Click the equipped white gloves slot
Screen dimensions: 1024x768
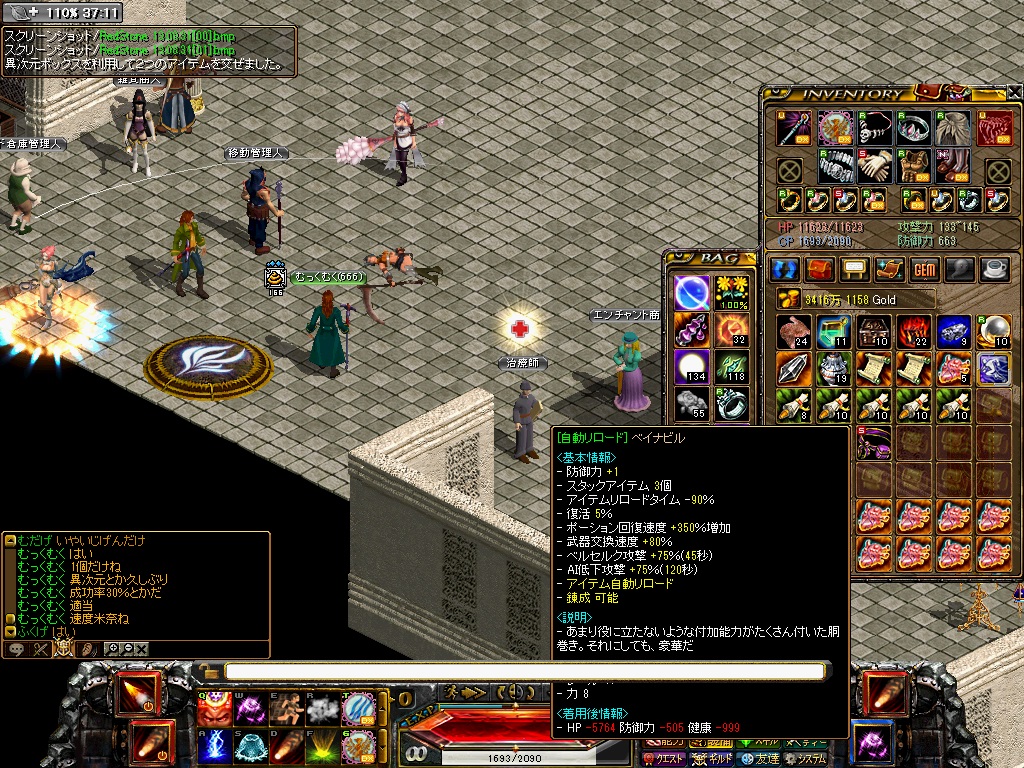(875, 166)
